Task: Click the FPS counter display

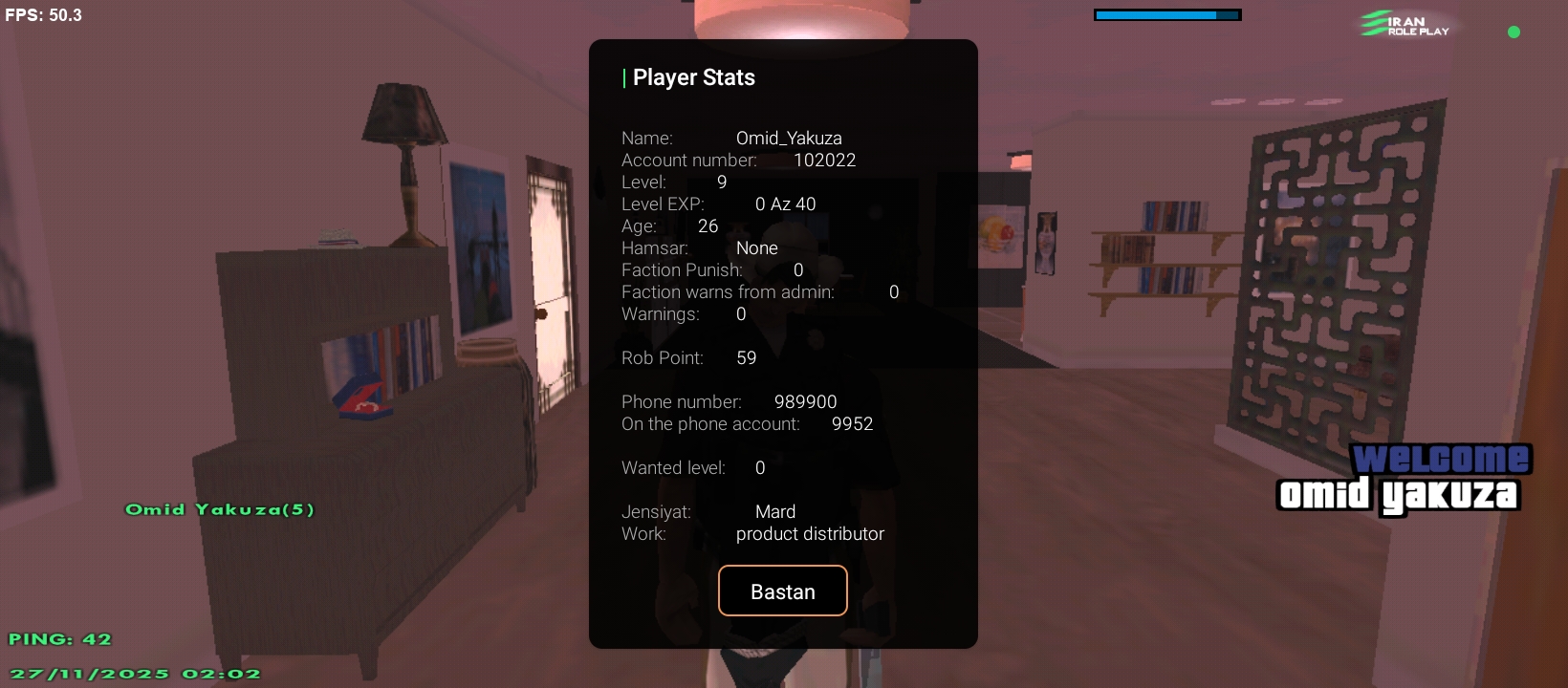Action: 43,14
